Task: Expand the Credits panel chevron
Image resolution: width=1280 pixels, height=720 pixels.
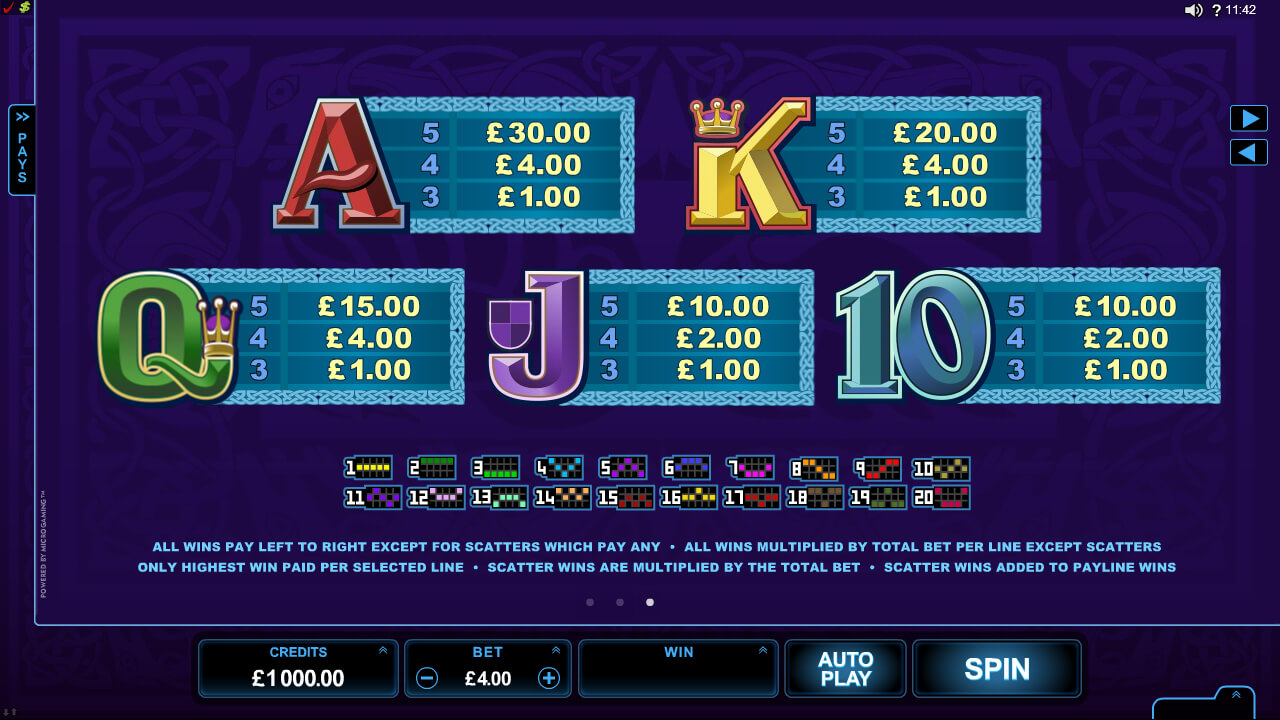Action: pyautogui.click(x=383, y=650)
